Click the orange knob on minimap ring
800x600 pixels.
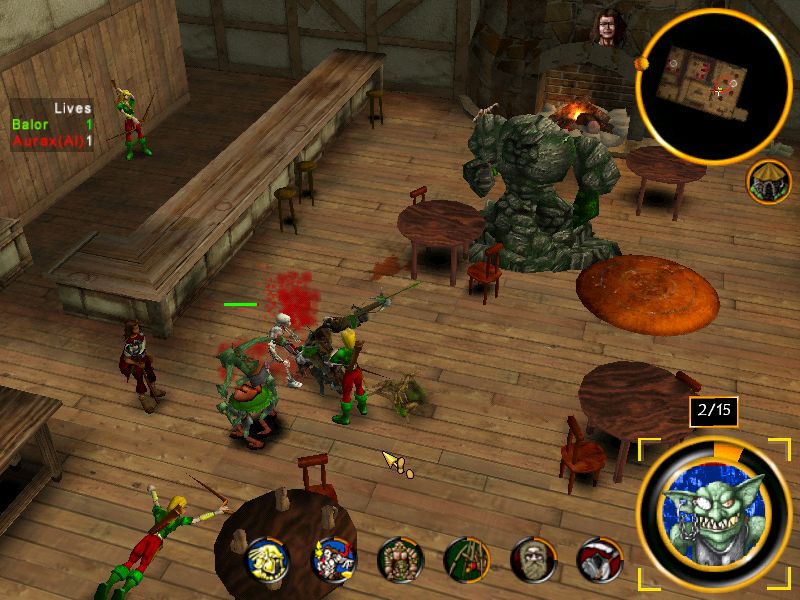[641, 66]
